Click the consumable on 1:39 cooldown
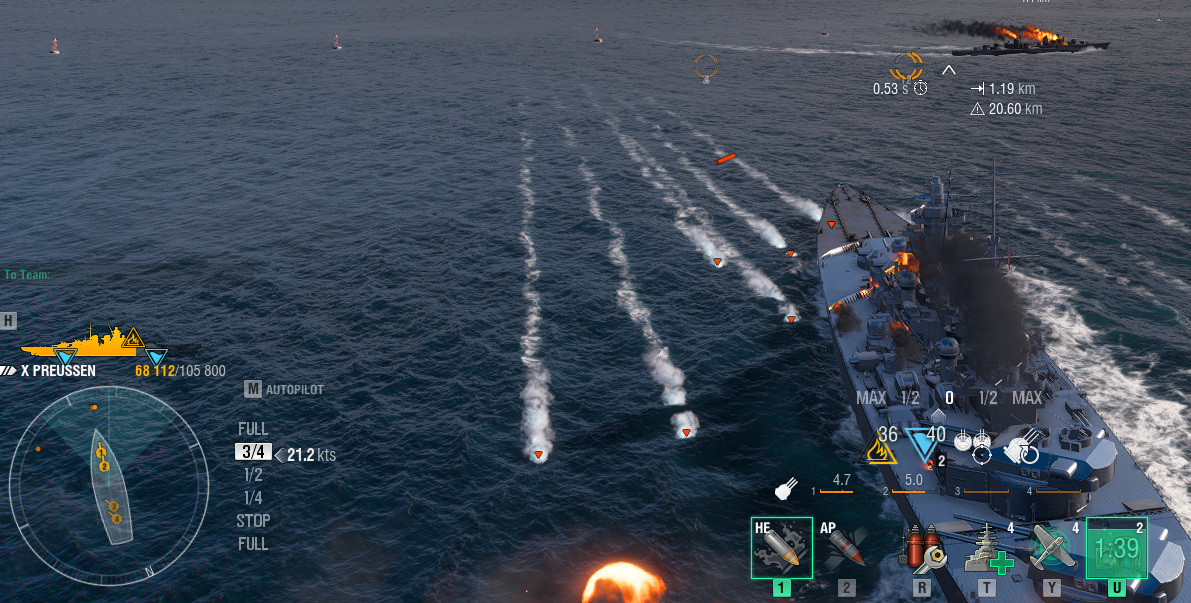 click(1117, 547)
